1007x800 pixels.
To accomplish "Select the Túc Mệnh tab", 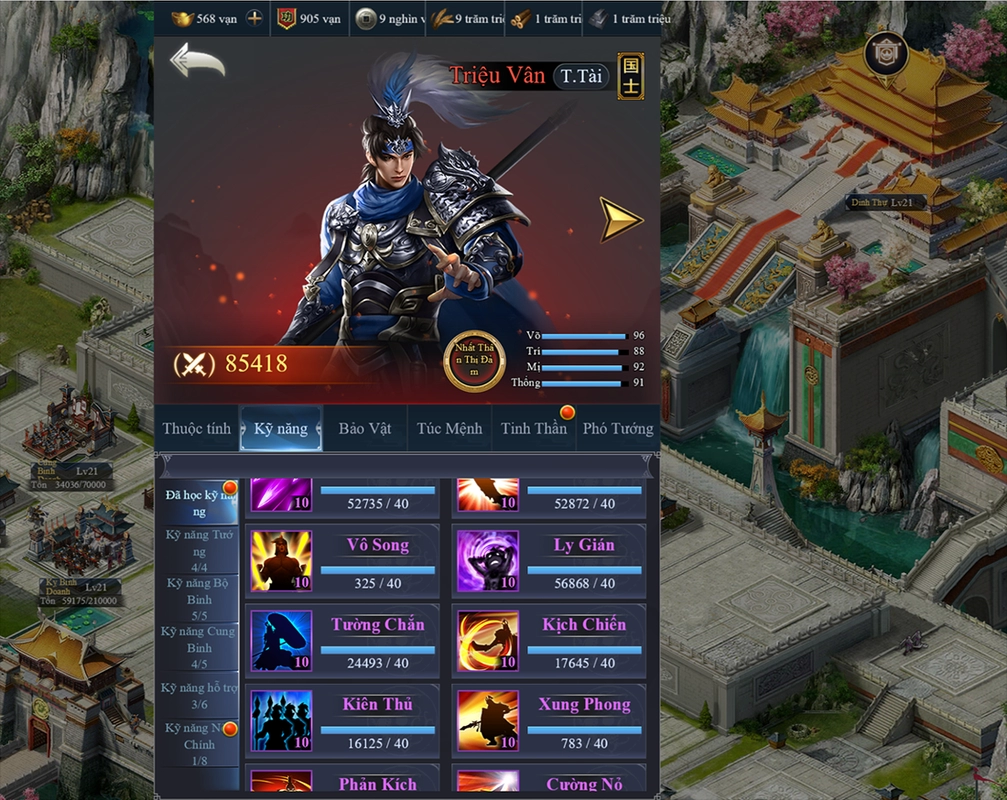I will coord(450,429).
